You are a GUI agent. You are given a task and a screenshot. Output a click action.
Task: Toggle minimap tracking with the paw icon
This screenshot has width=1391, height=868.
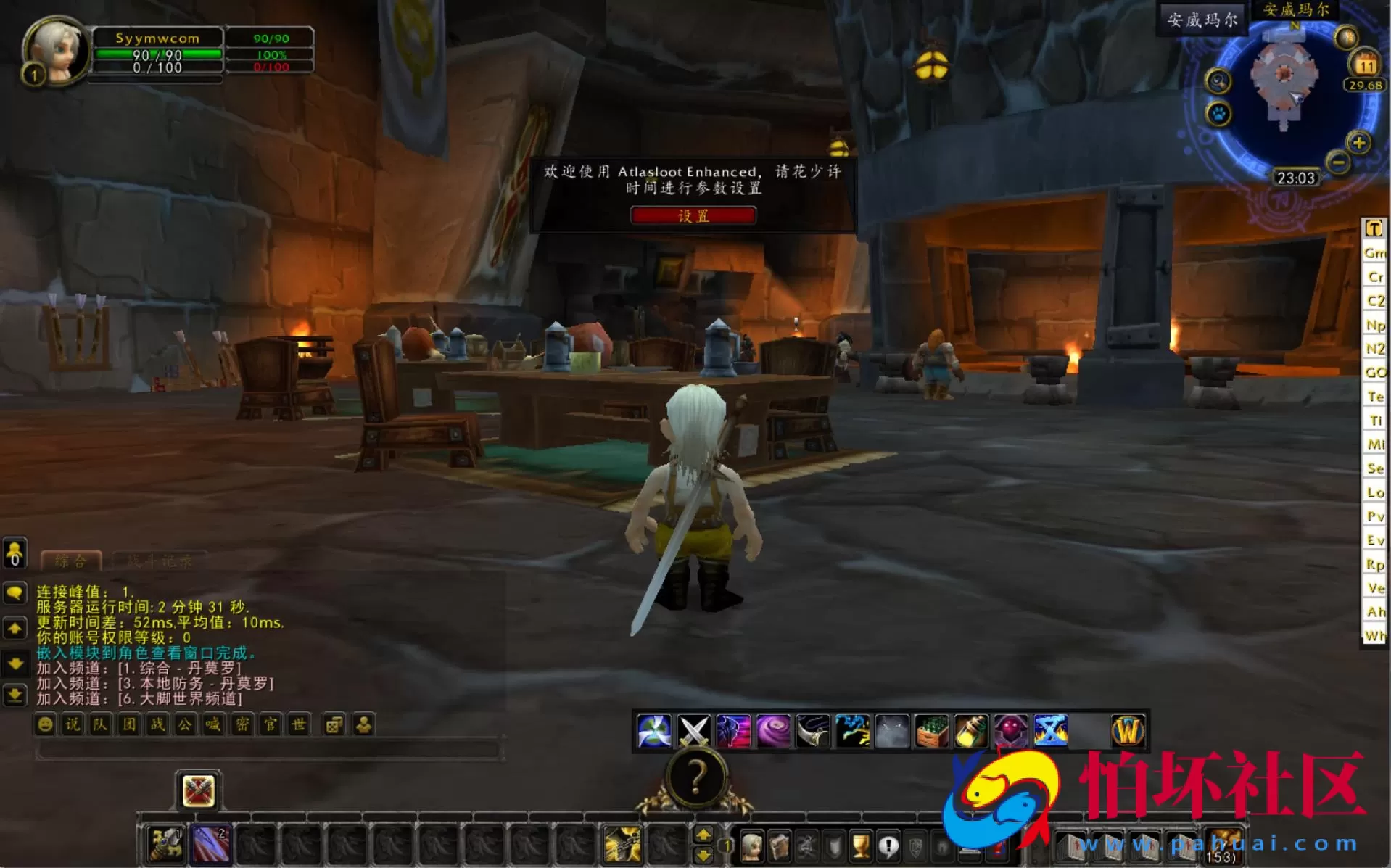1218,113
